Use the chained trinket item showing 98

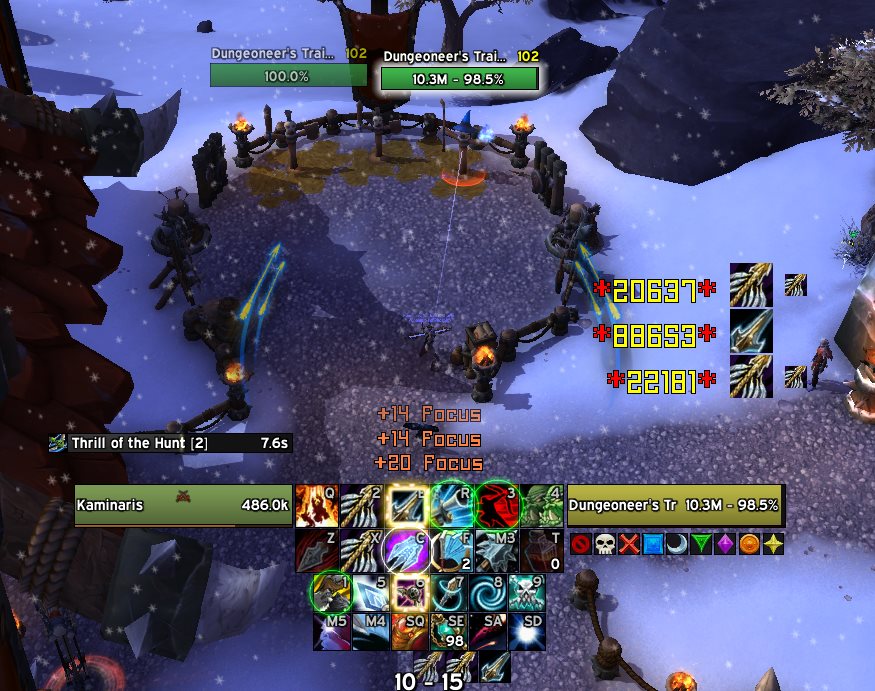coord(449,632)
